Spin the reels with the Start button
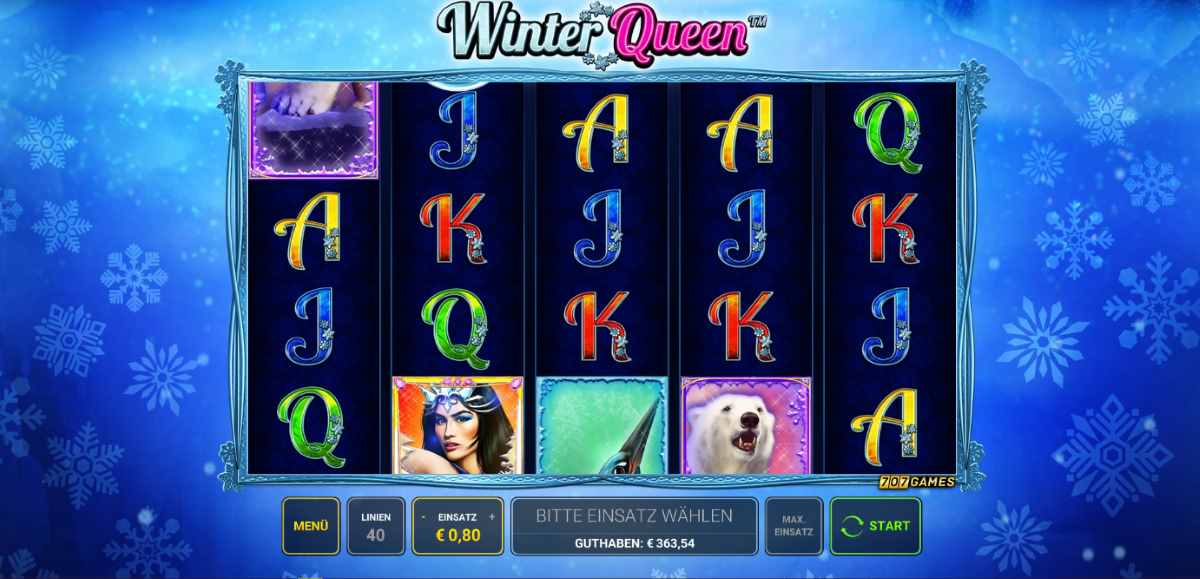Screen dimensions: 1200x579 (x=876, y=525)
